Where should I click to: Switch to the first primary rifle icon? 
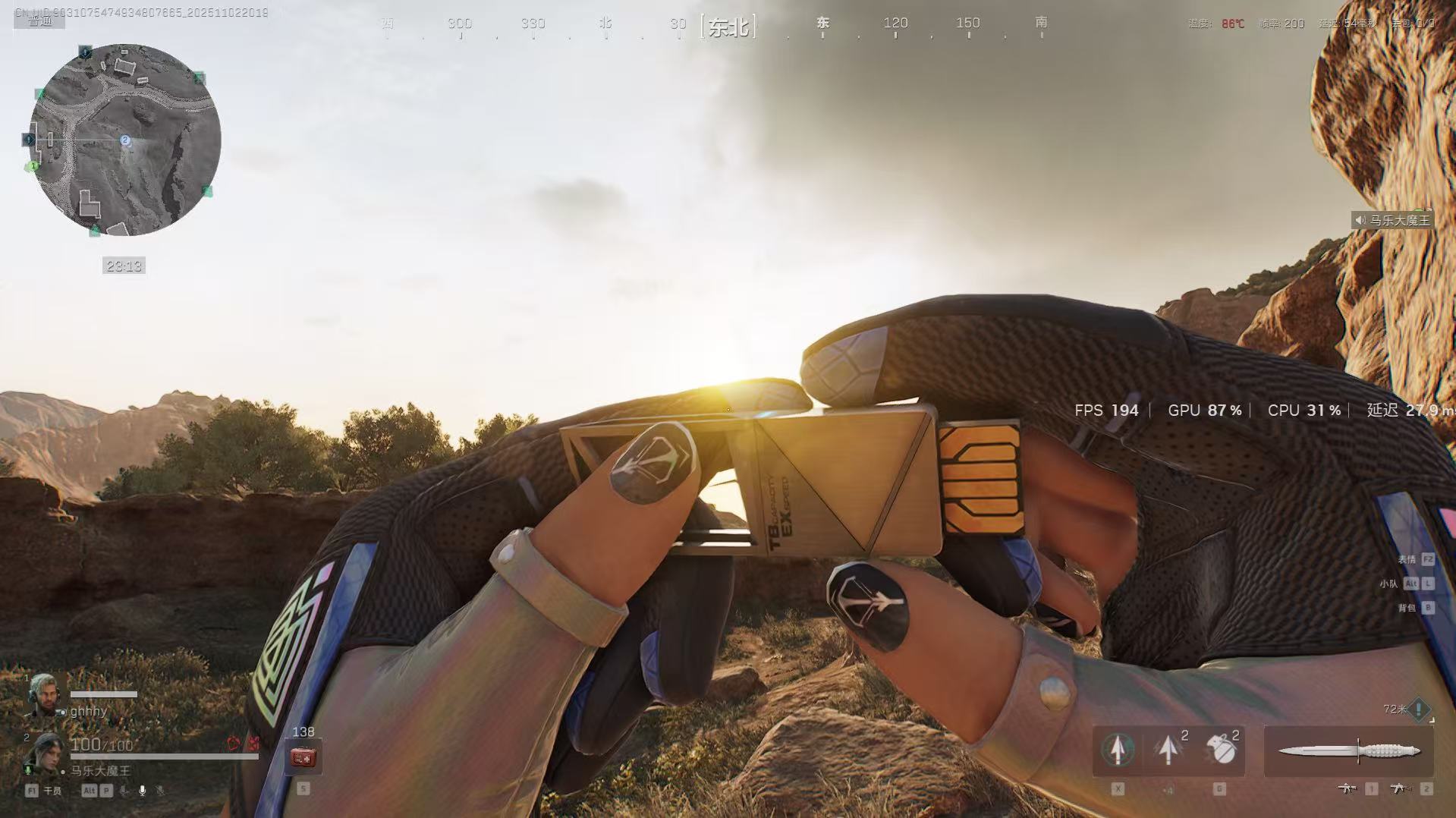pyautogui.click(x=1347, y=788)
